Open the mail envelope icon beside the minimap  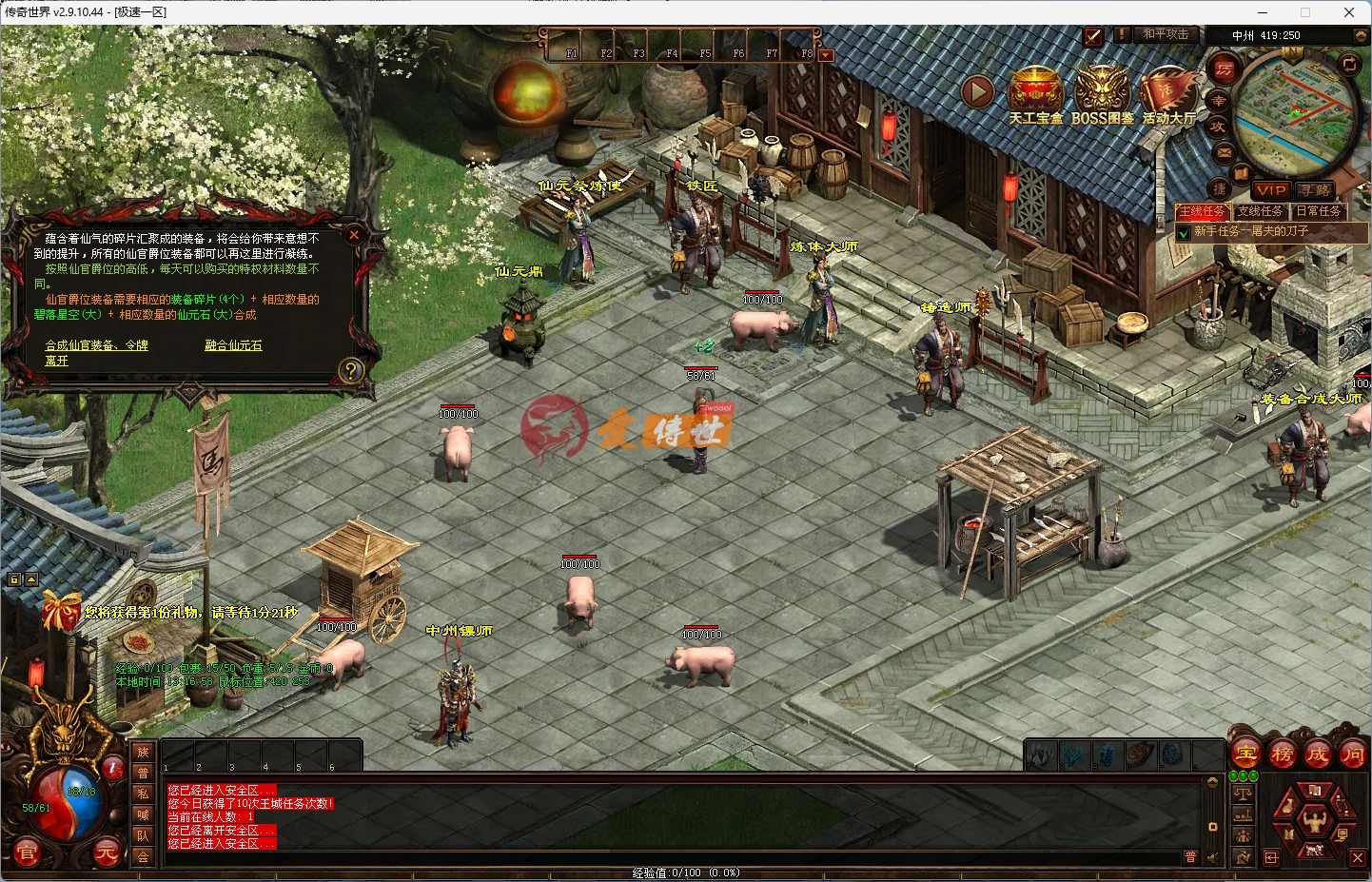pos(1222,152)
